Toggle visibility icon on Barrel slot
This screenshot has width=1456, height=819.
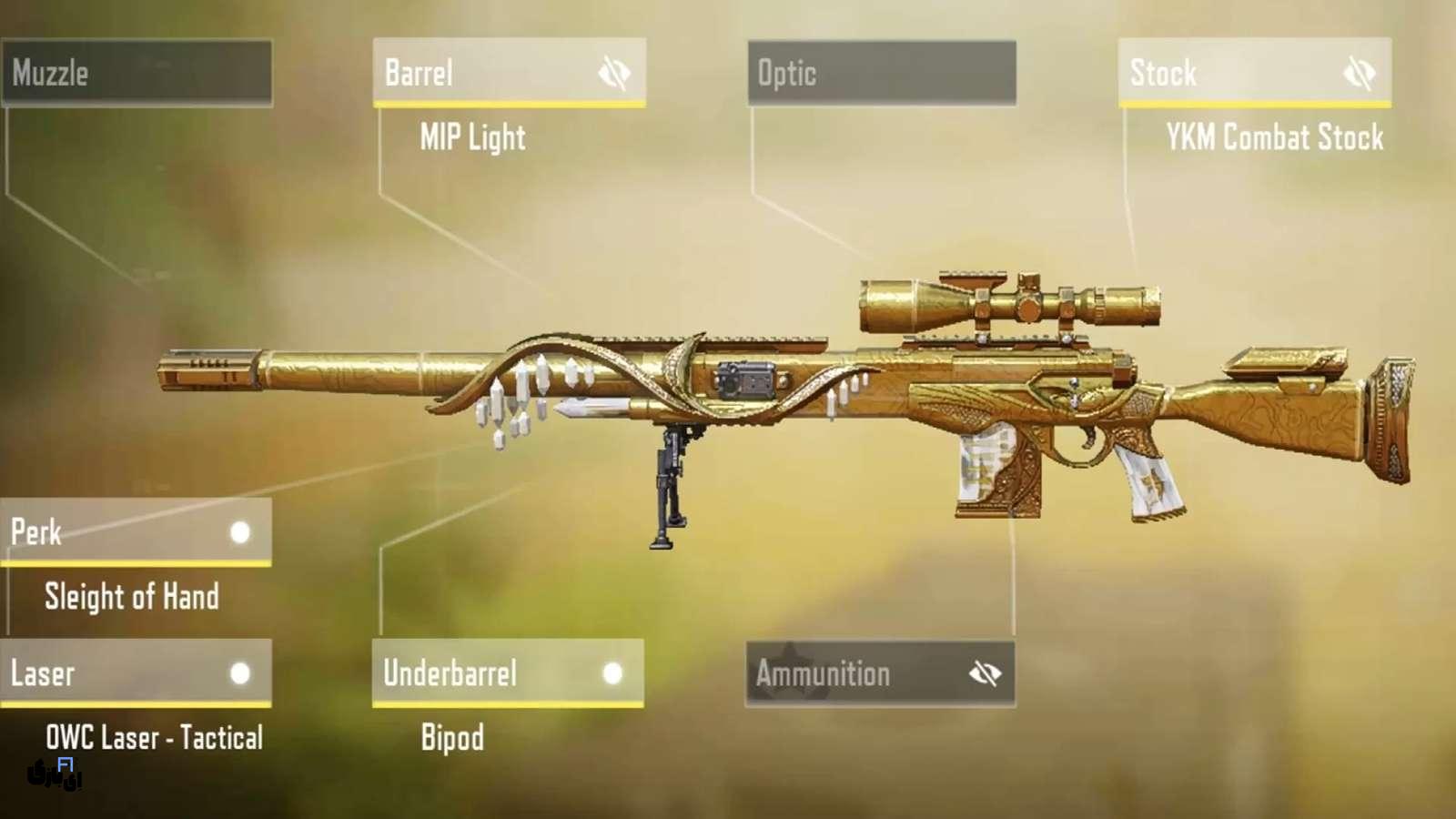(x=614, y=73)
